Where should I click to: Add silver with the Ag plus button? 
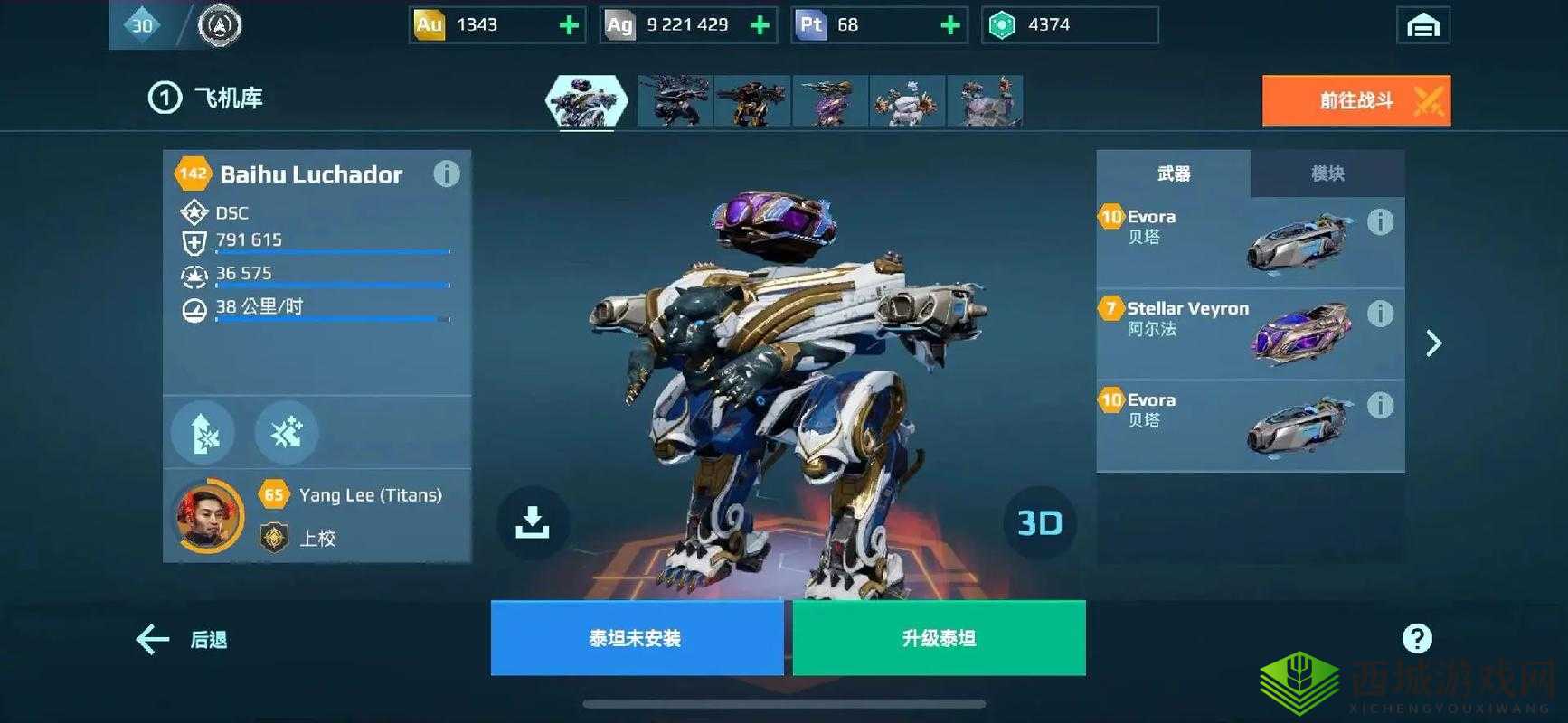(x=760, y=24)
